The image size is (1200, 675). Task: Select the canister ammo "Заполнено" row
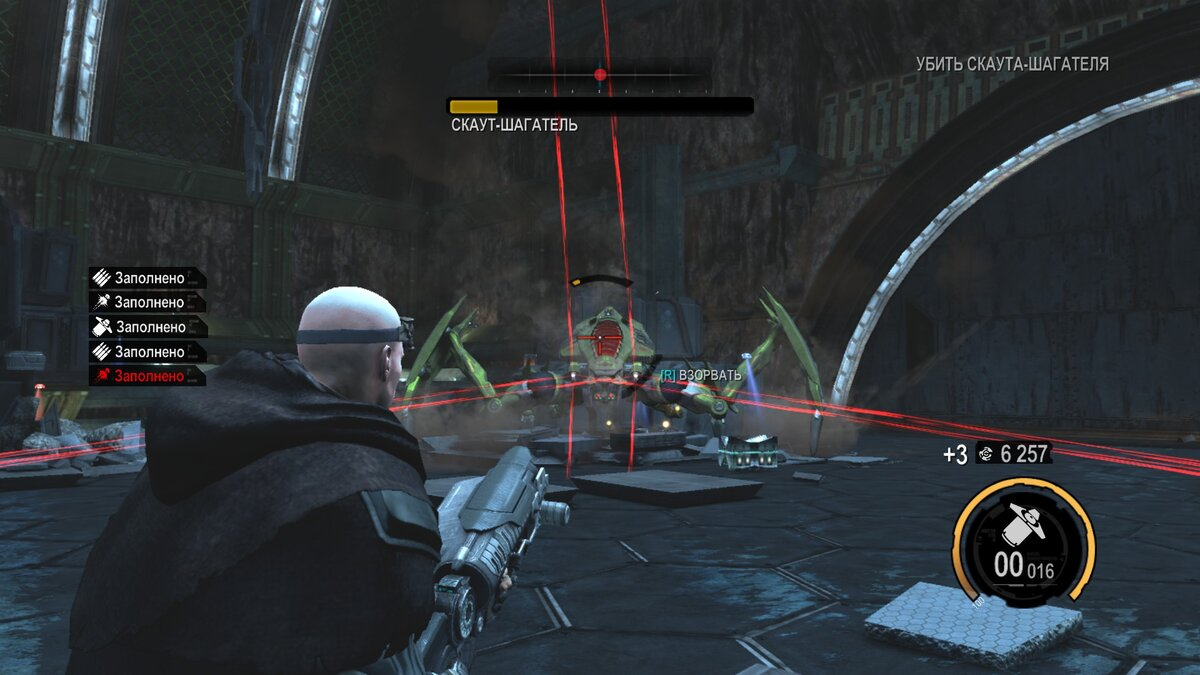(147, 327)
